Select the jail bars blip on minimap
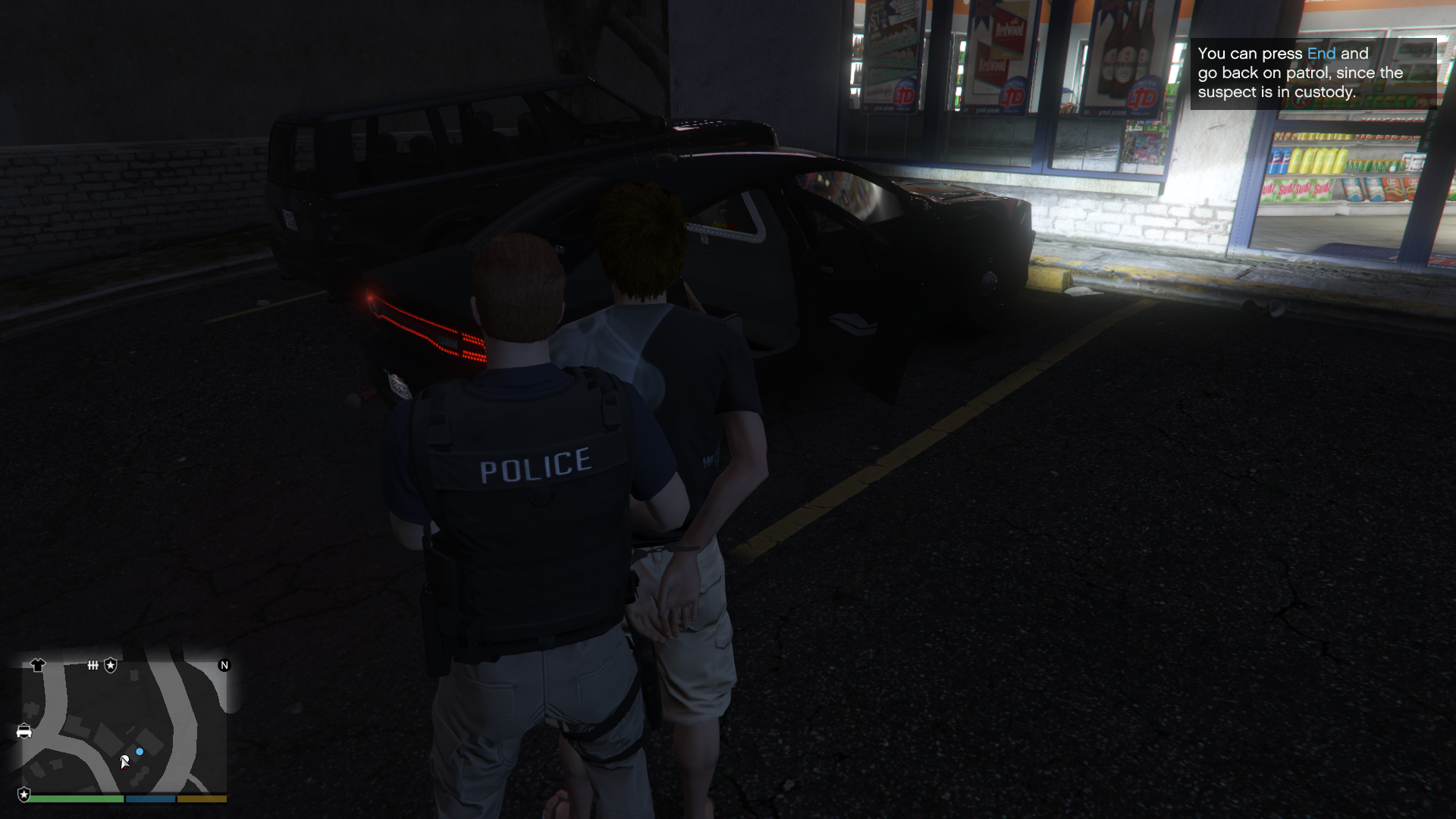 click(93, 665)
